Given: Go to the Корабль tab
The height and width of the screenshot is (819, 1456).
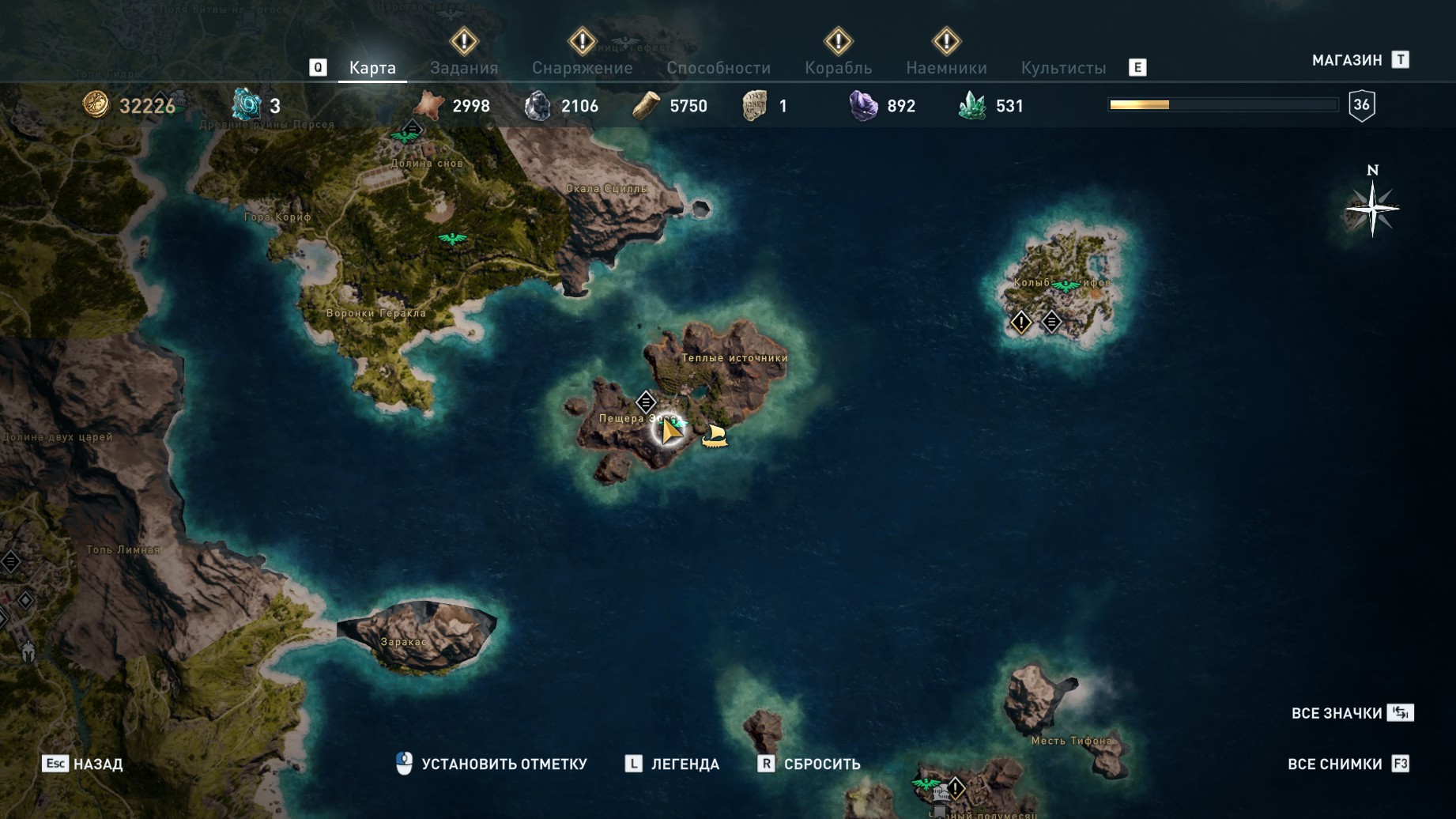Looking at the screenshot, I should tap(838, 68).
